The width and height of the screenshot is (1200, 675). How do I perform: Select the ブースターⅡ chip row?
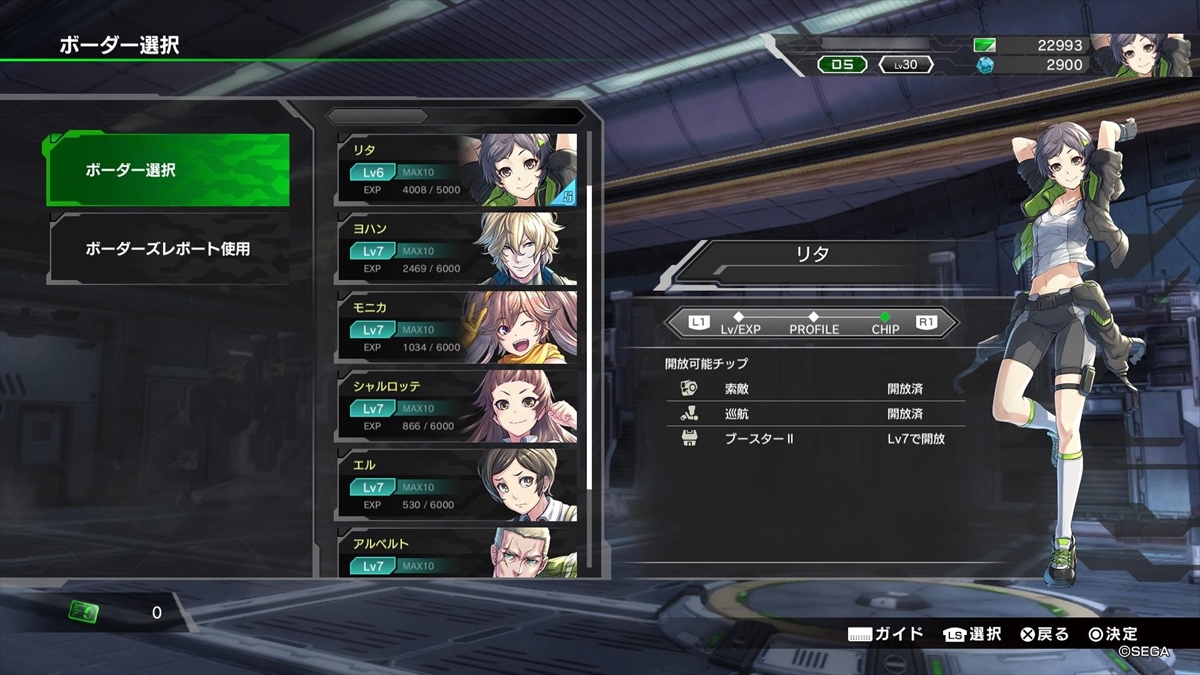(x=815, y=439)
